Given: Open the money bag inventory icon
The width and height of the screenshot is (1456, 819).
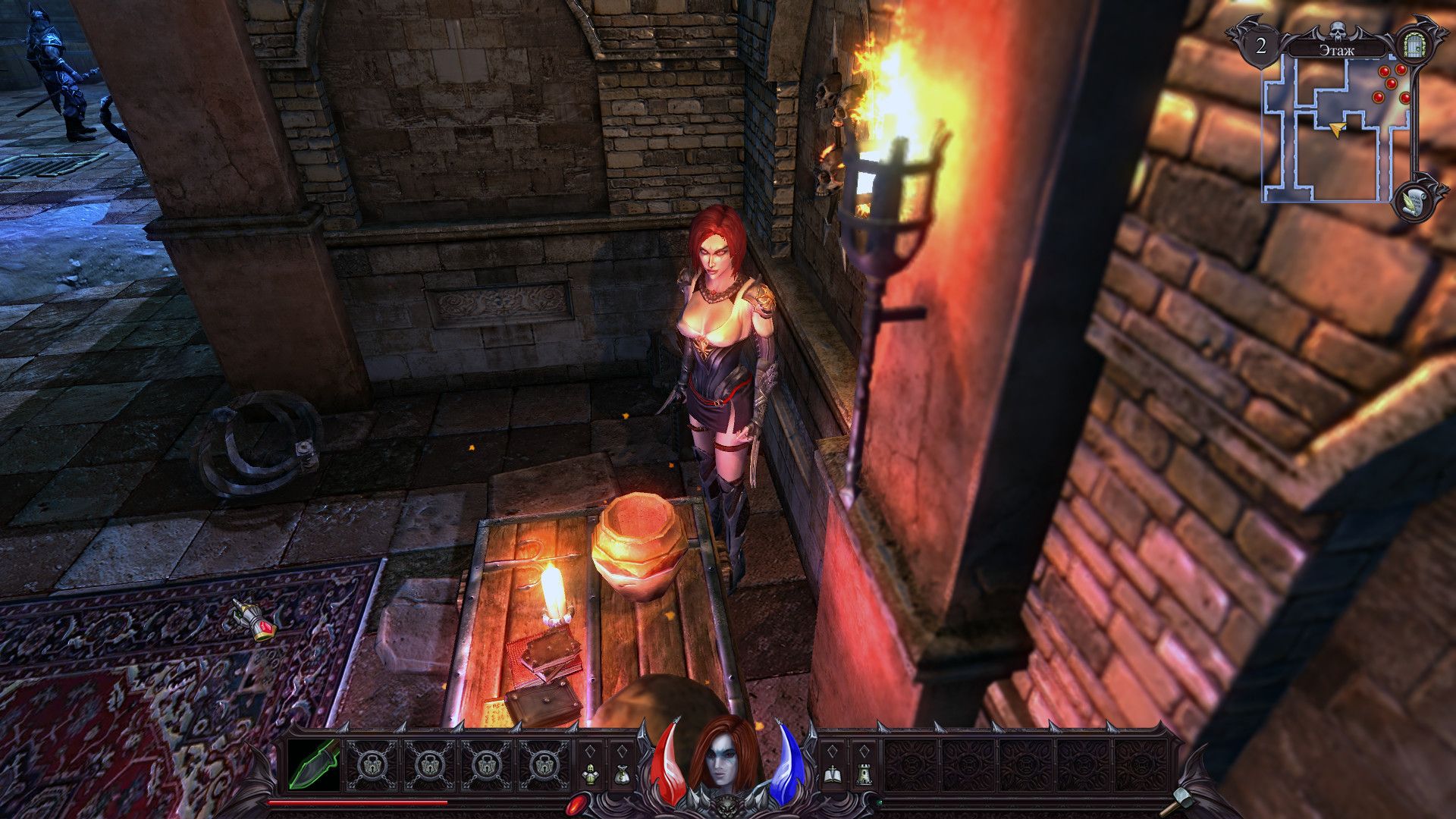Looking at the screenshot, I should pos(622,774).
